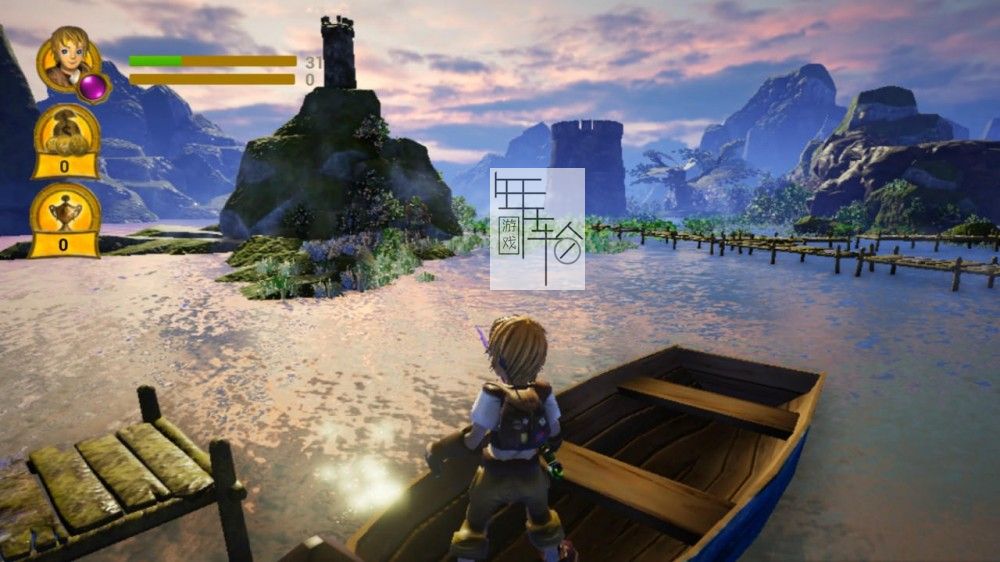
Task: Click the golden trophy cup icon
Action: click(x=65, y=210)
